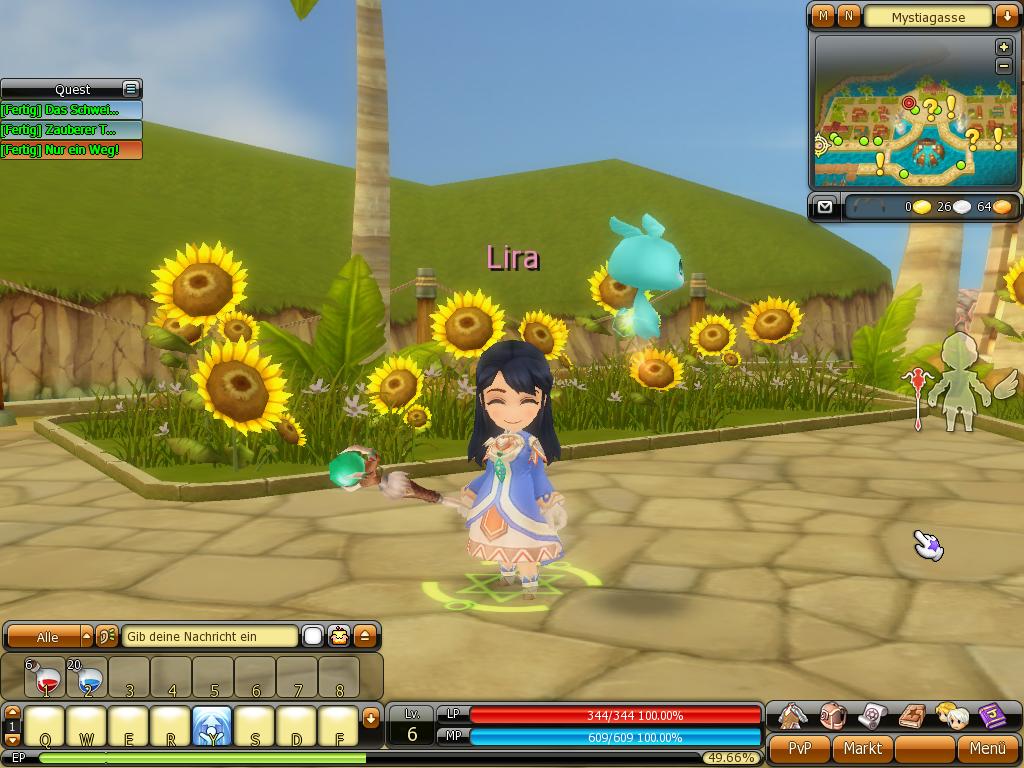This screenshot has height=768, width=1024.
Task: Toggle the Quest tracker list button
Action: click(130, 89)
